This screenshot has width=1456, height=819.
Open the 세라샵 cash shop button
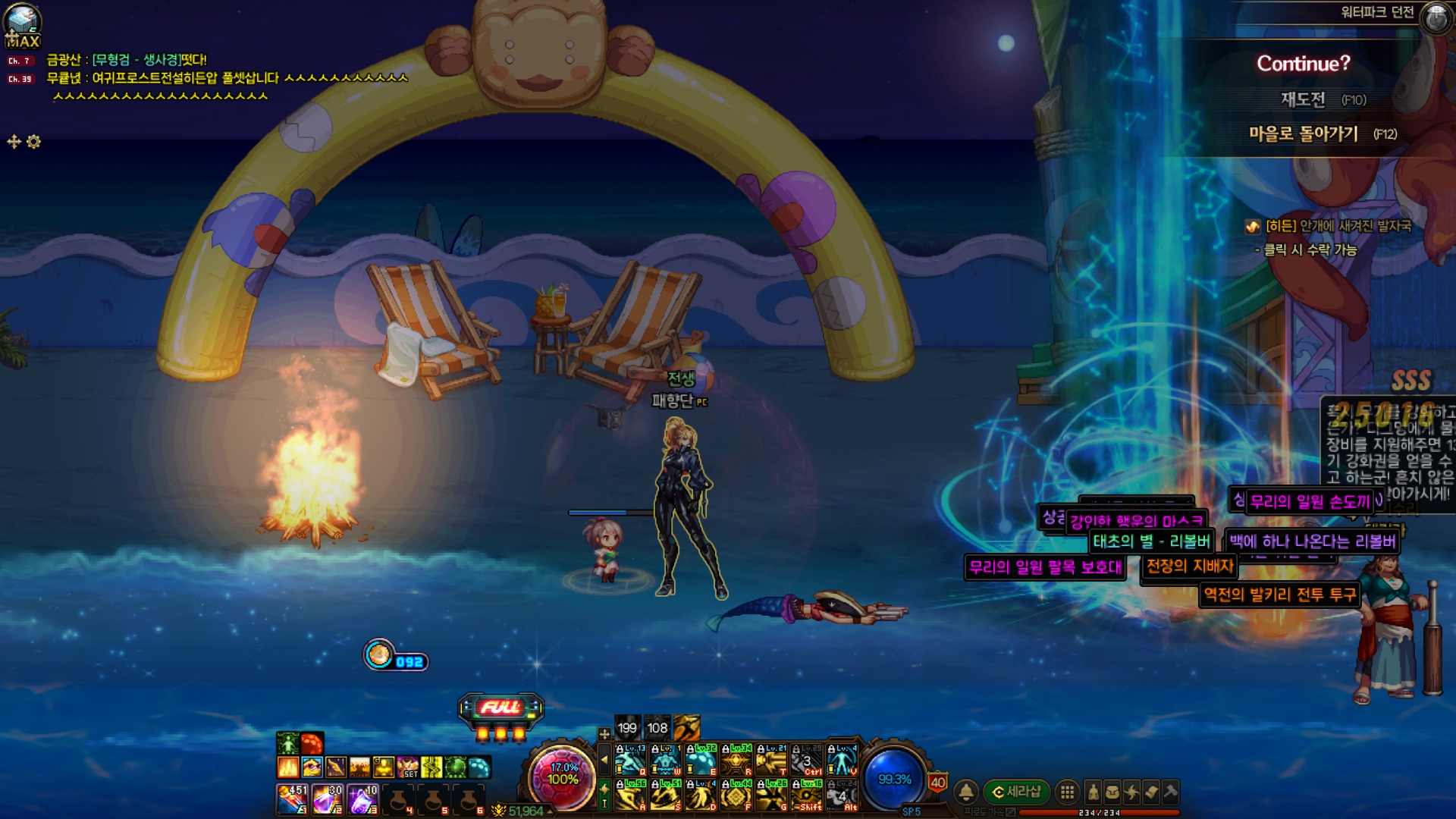point(1017,792)
